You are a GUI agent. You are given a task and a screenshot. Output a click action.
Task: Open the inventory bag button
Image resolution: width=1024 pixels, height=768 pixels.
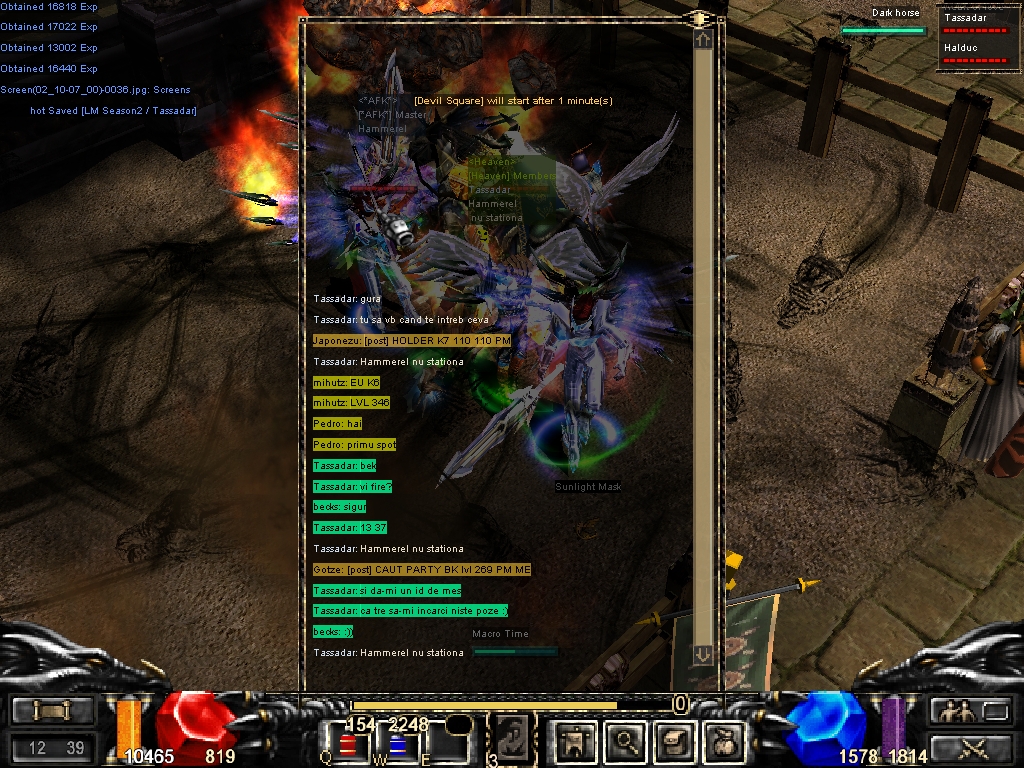tap(721, 741)
